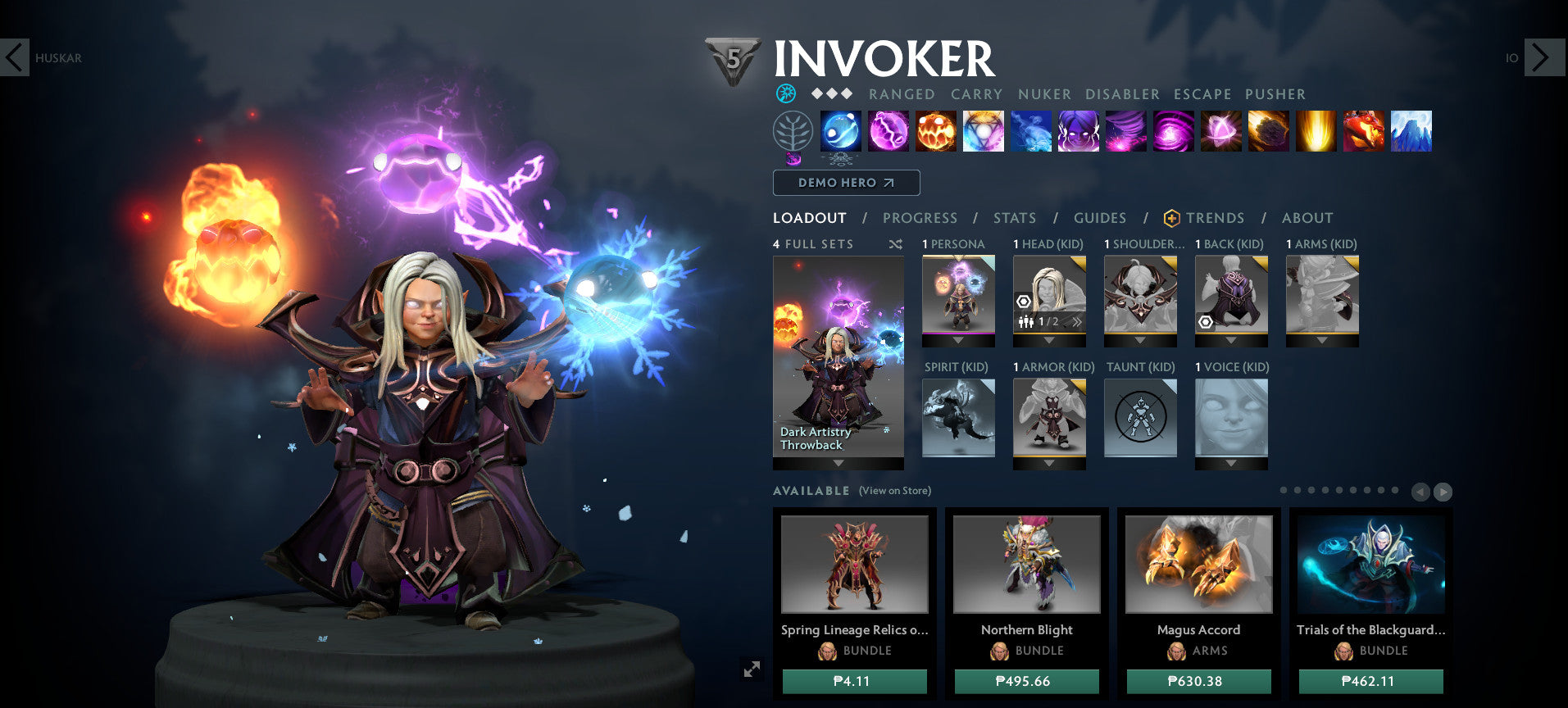The width and height of the screenshot is (1568, 708).
Task: Expand the Voice (Kid) slot dropdown
Action: click(1231, 463)
